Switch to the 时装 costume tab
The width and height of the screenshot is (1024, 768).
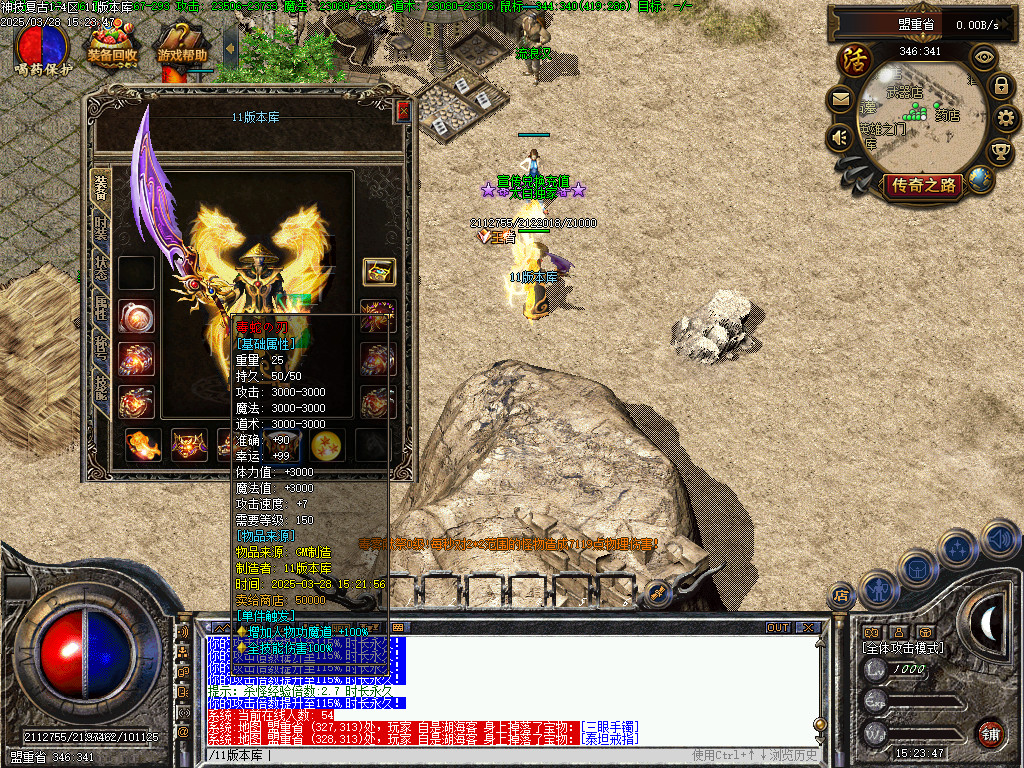101,228
